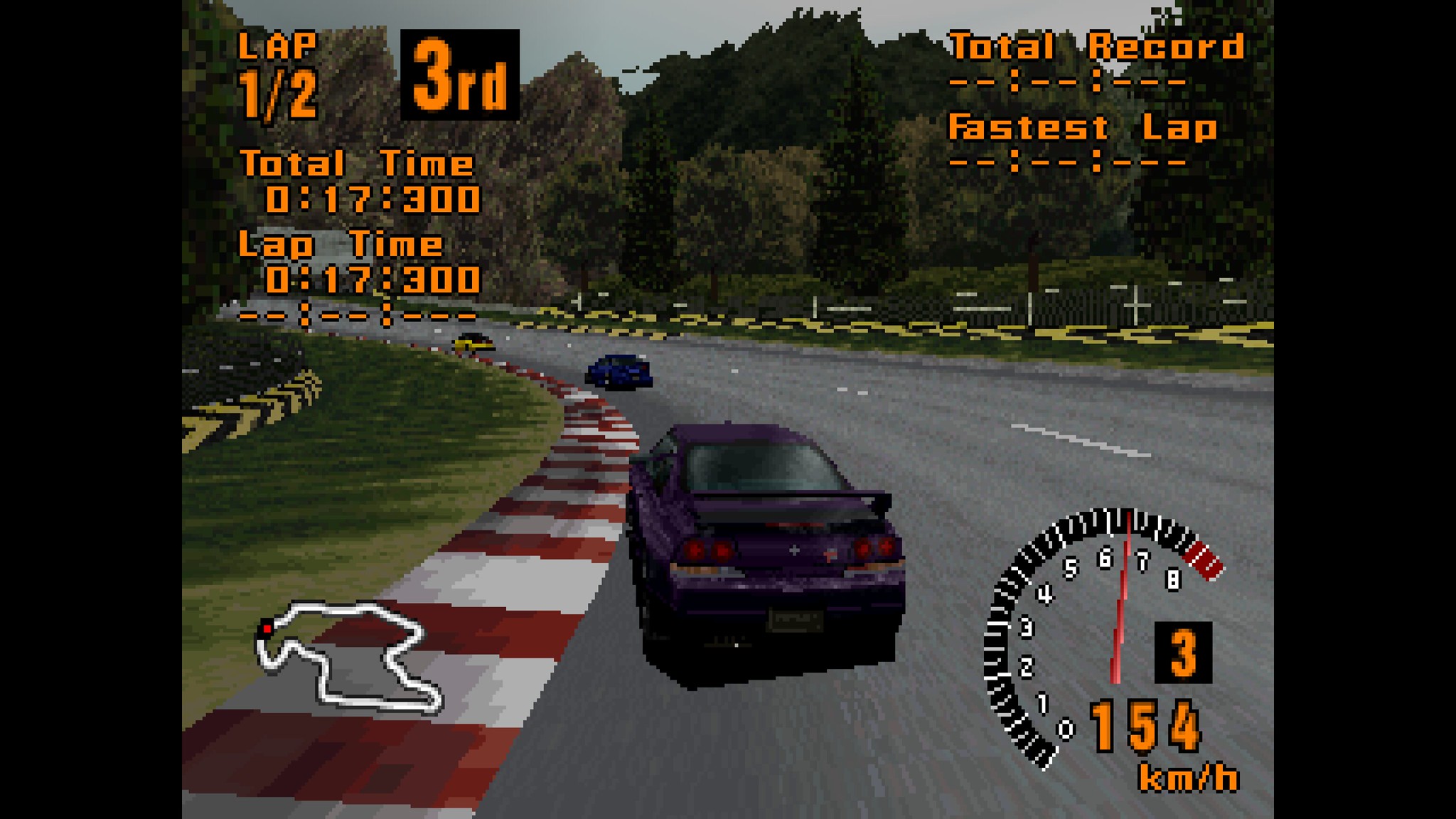Click the track layout minimap
The height and width of the screenshot is (819, 1456).
pos(348,655)
